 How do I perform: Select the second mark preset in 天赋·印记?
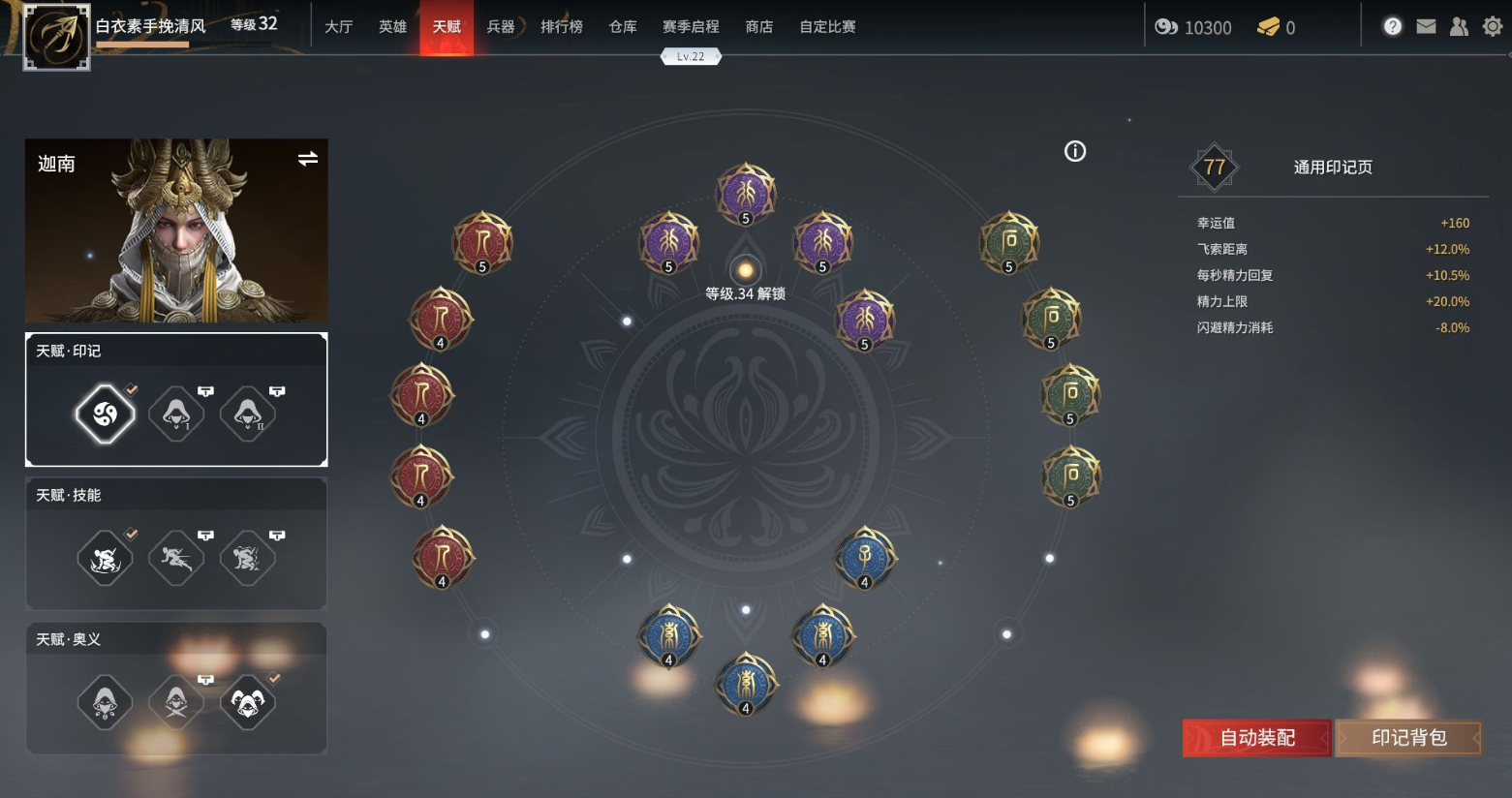pyautogui.click(x=176, y=414)
